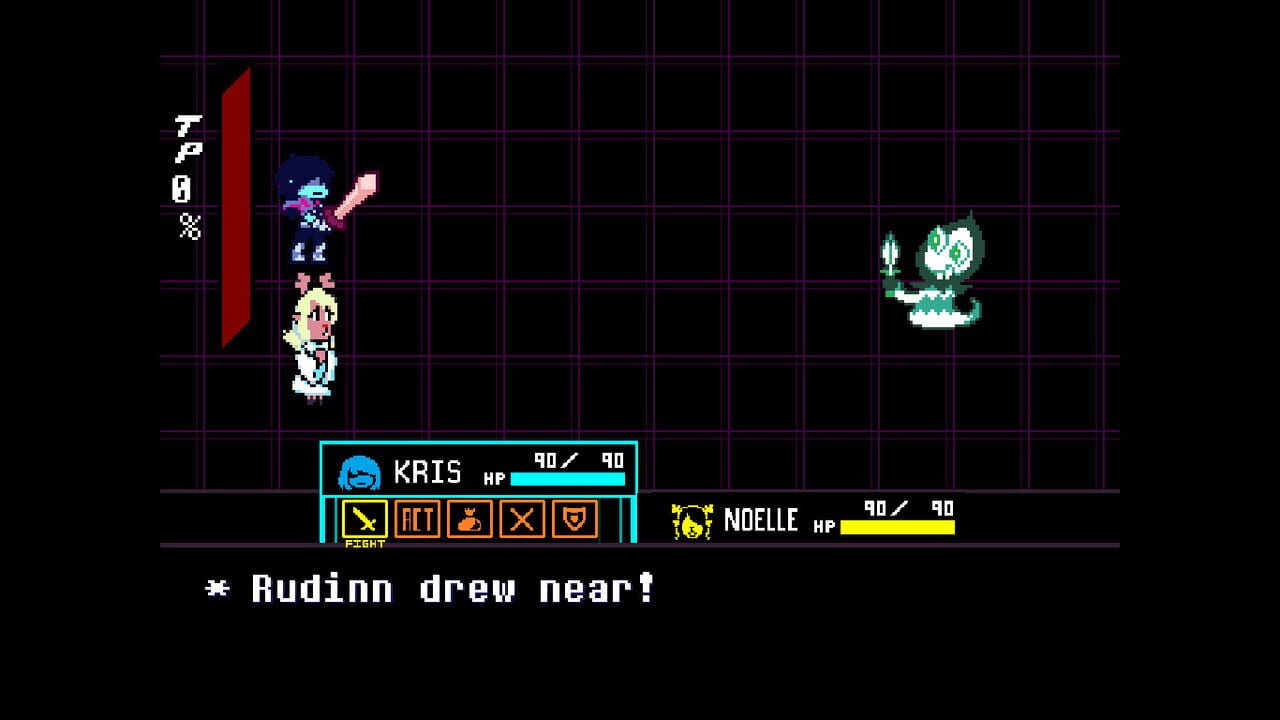Click Noelle's yellow portrait icon
Screen dimensions: 1280x720
(x=691, y=521)
